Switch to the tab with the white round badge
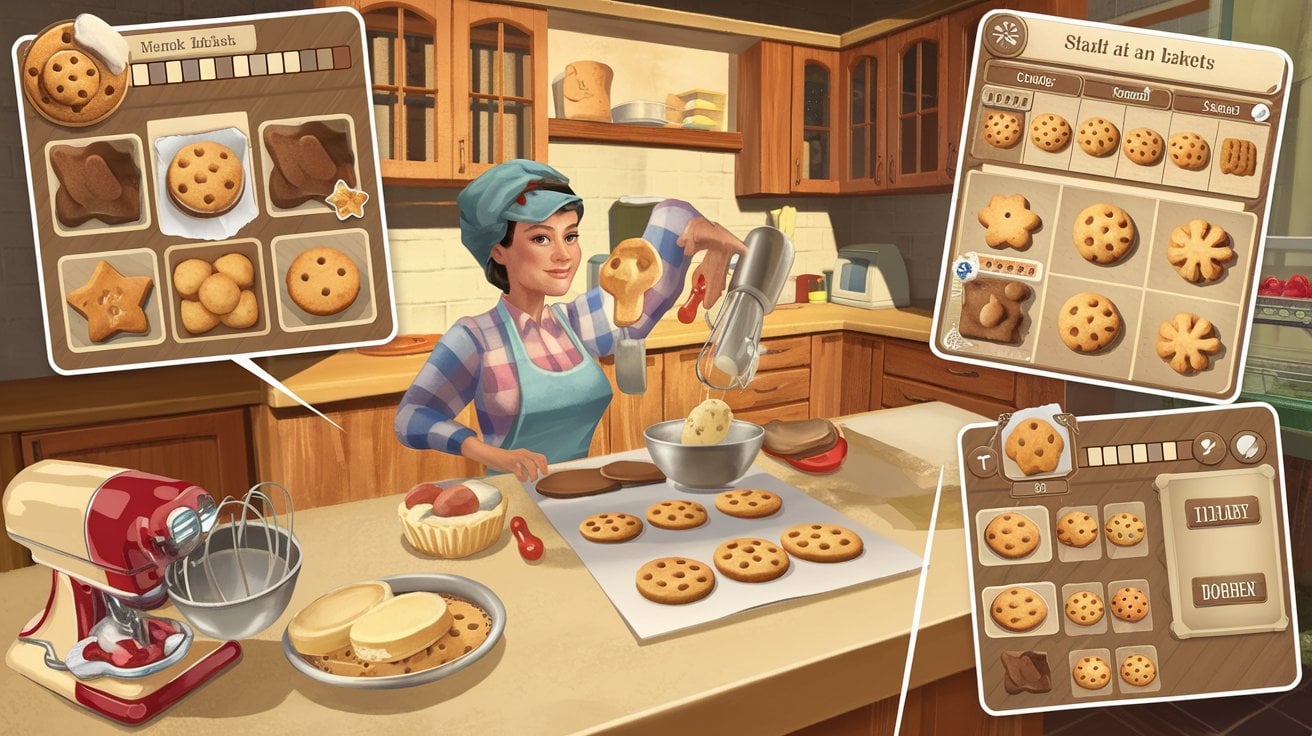Screen dimensions: 1312x736 pyautogui.click(x=1218, y=107)
